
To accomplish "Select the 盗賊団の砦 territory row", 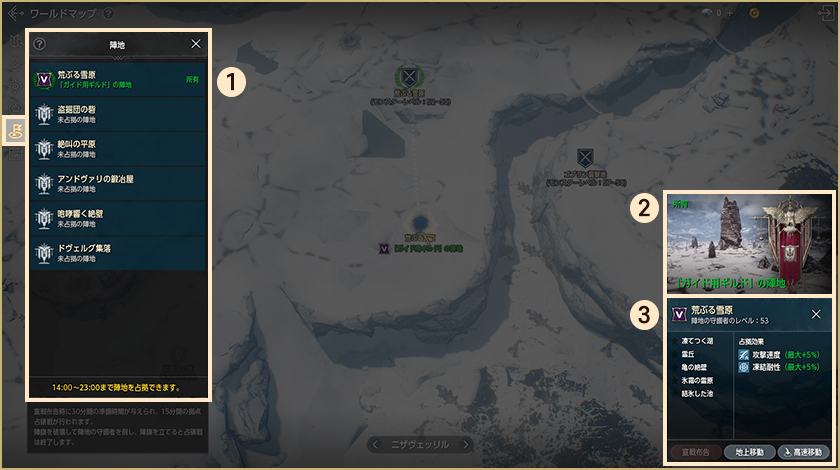I will 118,113.
